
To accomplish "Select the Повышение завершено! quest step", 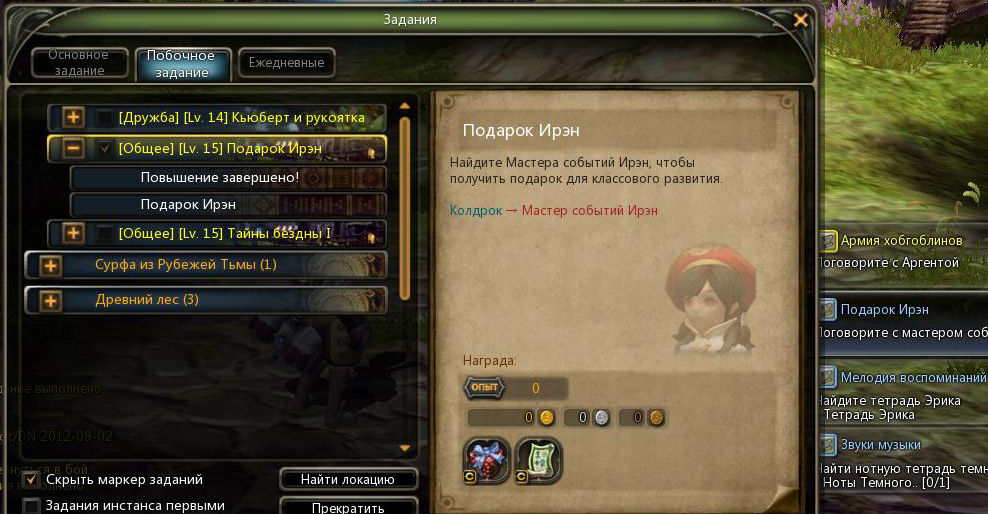I will [x=219, y=178].
